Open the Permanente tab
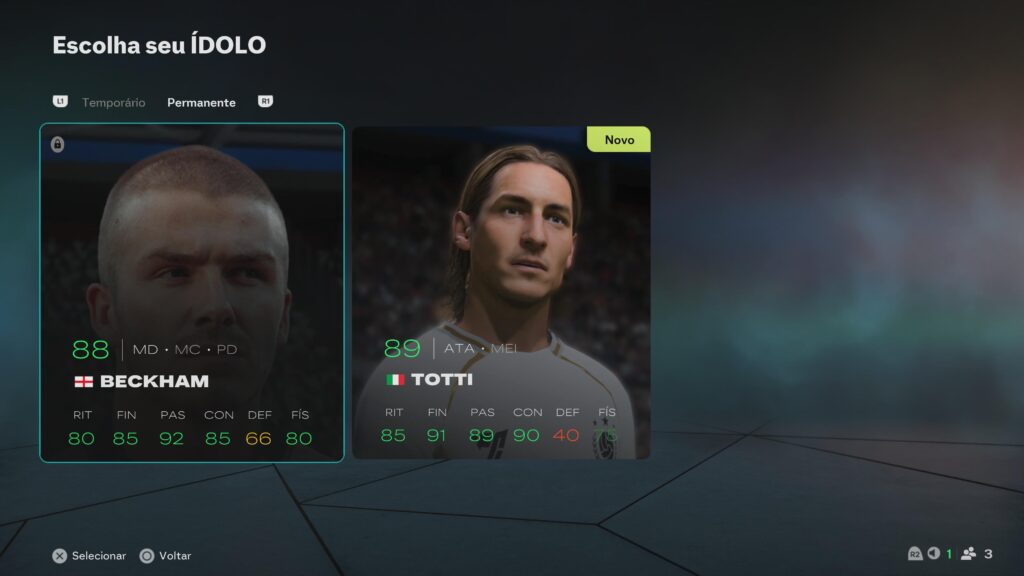Image resolution: width=1024 pixels, height=576 pixels. [201, 102]
